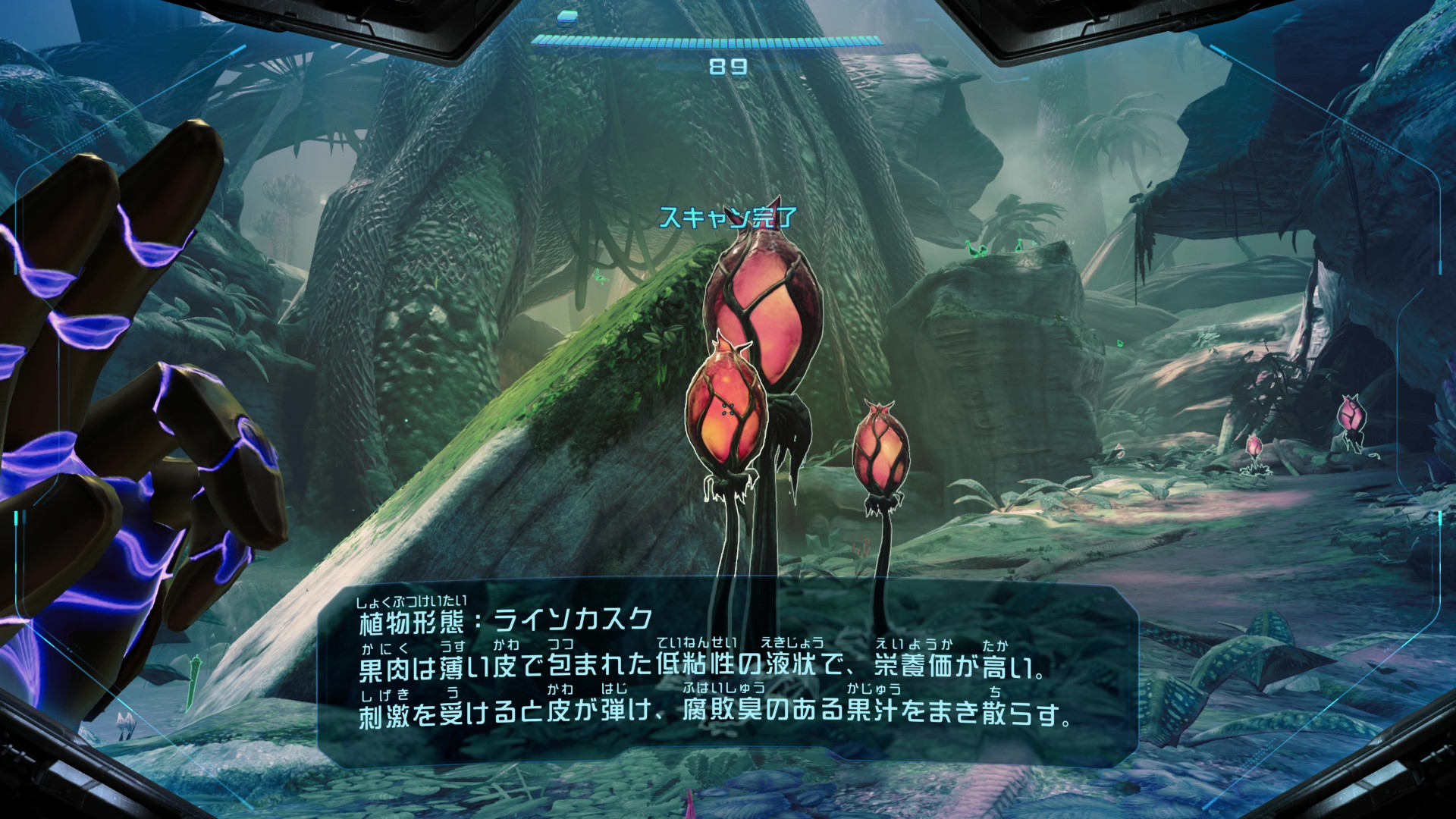The height and width of the screenshot is (819, 1456).
Task: Click the スキャン完了 scan complete notification
Action: pos(728,216)
